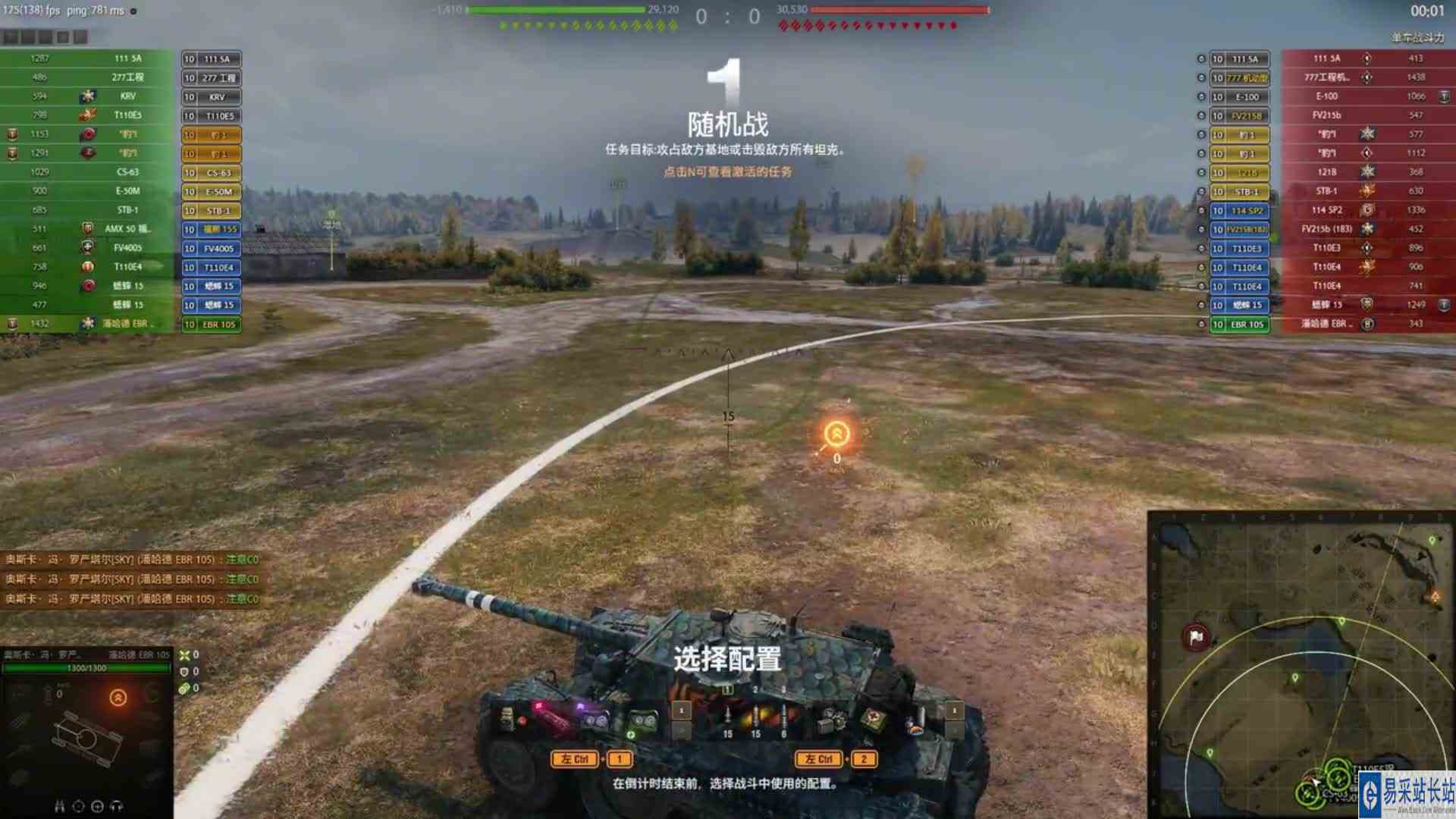The width and height of the screenshot is (1456, 819).
Task: Toggle the headphones voice icon in the damage panel
Action: pyautogui.click(x=118, y=807)
